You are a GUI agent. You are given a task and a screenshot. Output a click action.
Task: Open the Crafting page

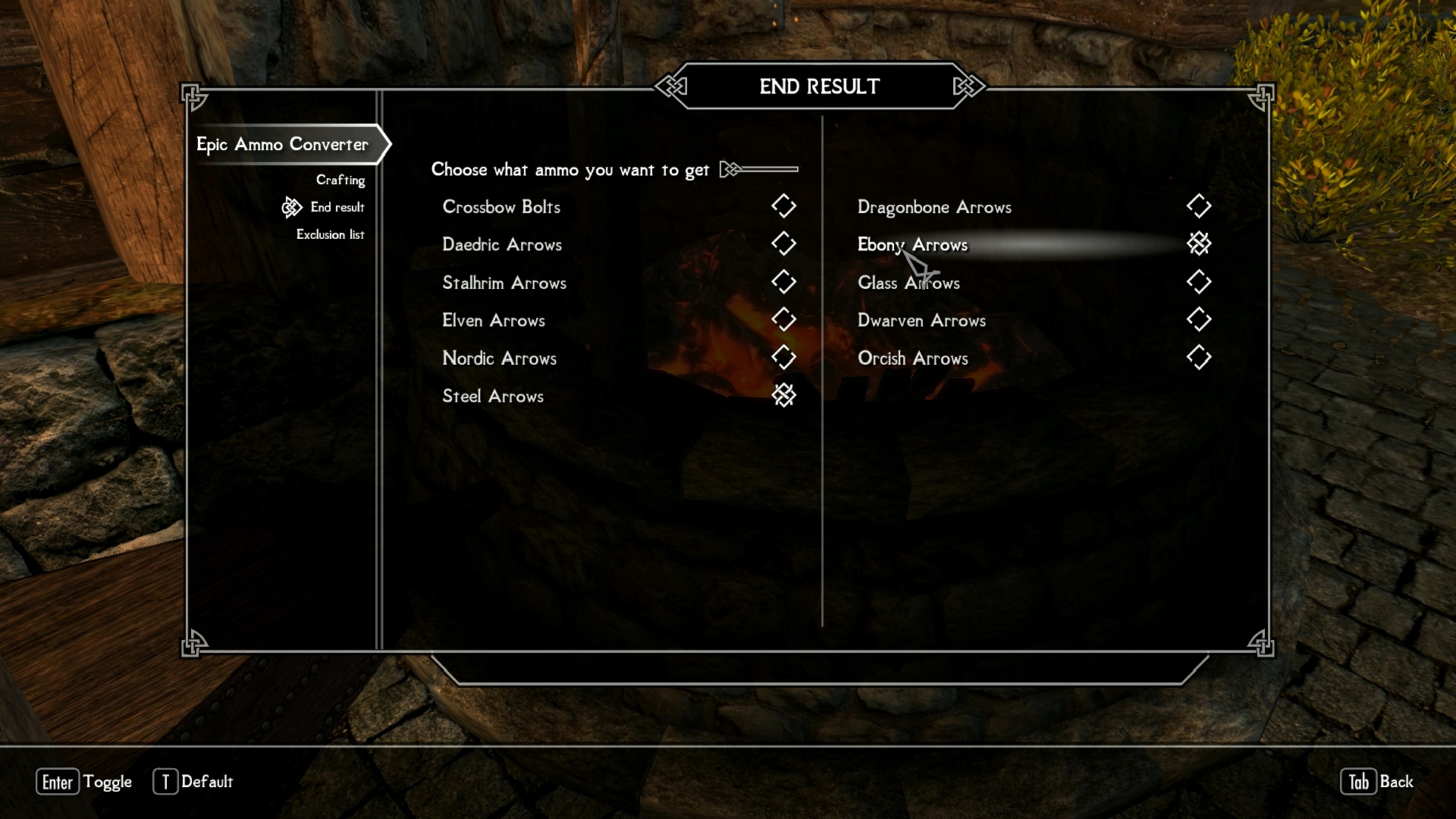click(340, 180)
